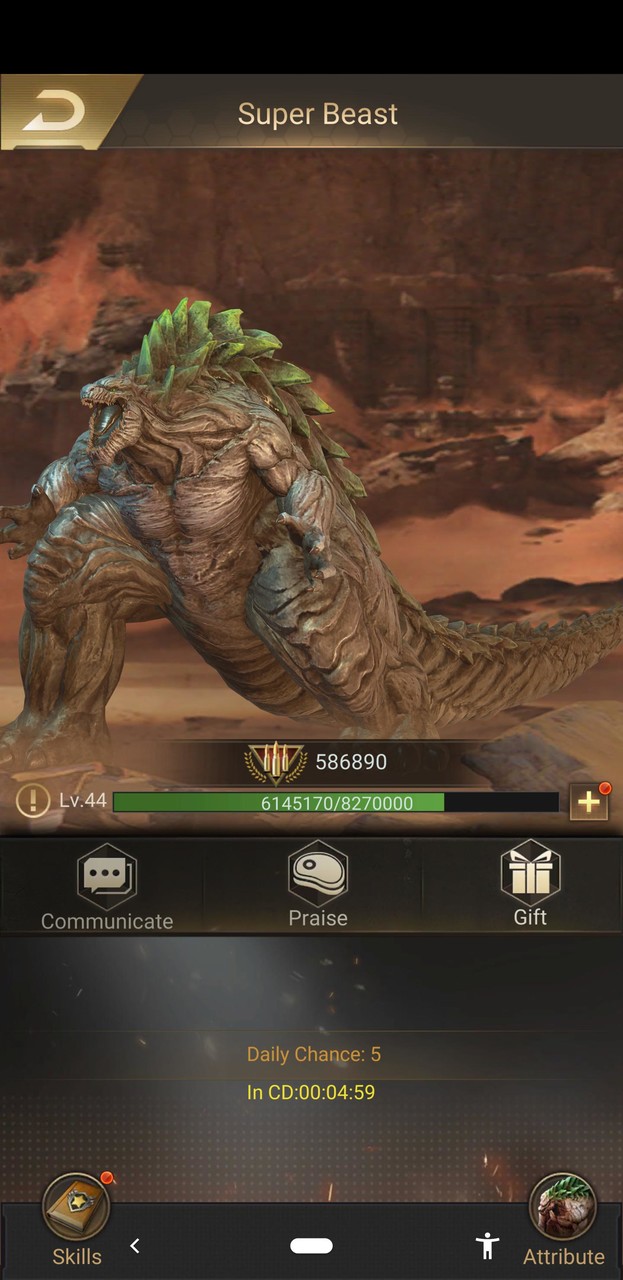Add beast experience with the plus button
623x1280 pixels.
click(x=588, y=801)
